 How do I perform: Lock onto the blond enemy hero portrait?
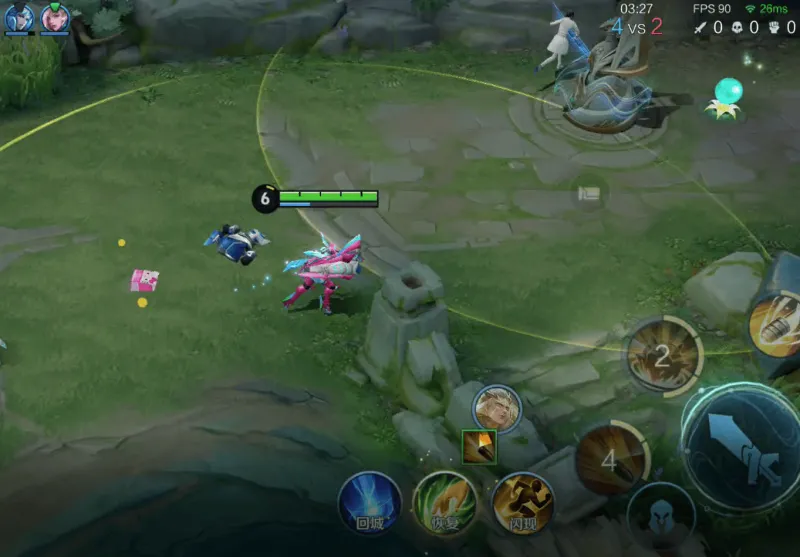pos(496,408)
